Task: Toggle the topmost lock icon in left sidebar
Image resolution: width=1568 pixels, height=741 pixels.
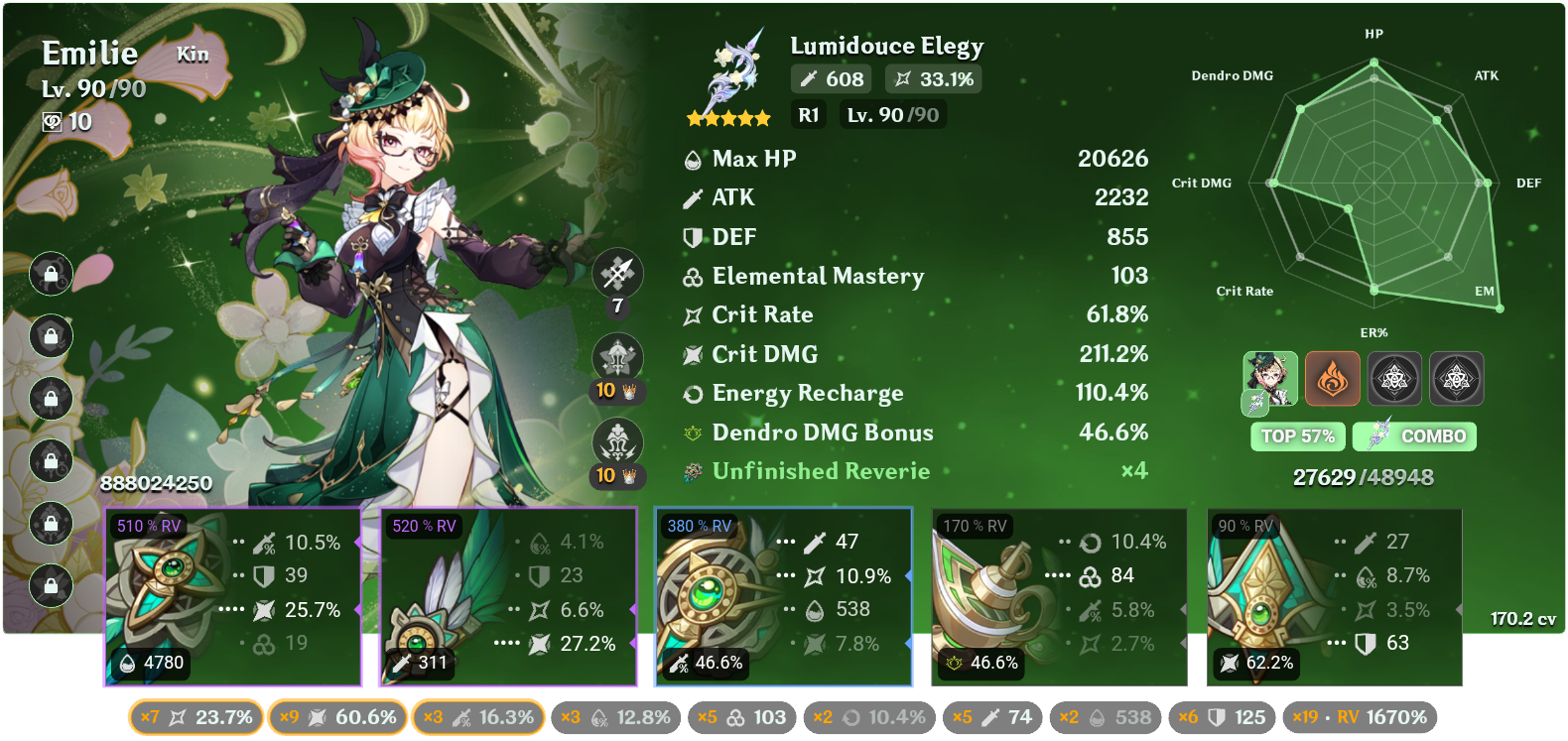Action: [x=51, y=275]
